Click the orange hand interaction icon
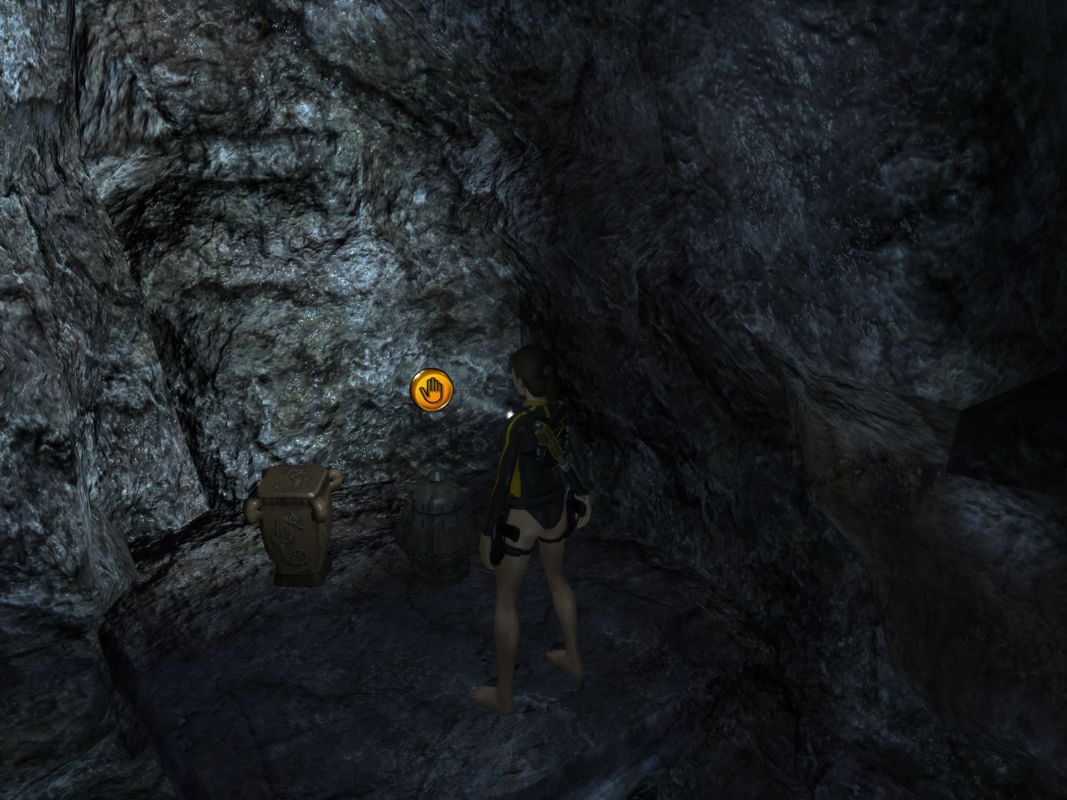This screenshot has width=1067, height=800. coord(432,389)
